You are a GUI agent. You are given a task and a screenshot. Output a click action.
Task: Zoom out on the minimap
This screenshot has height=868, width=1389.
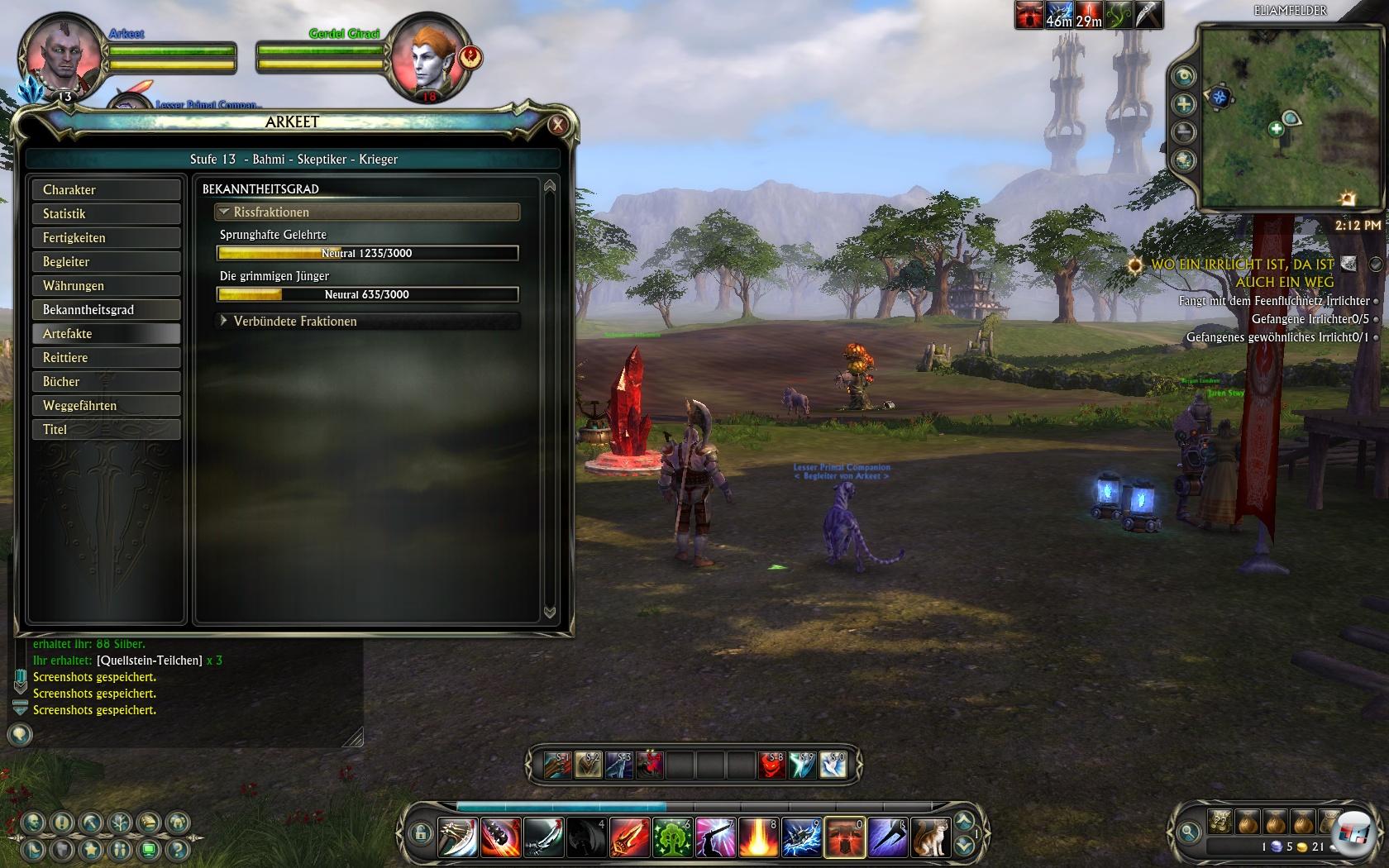(x=1184, y=131)
